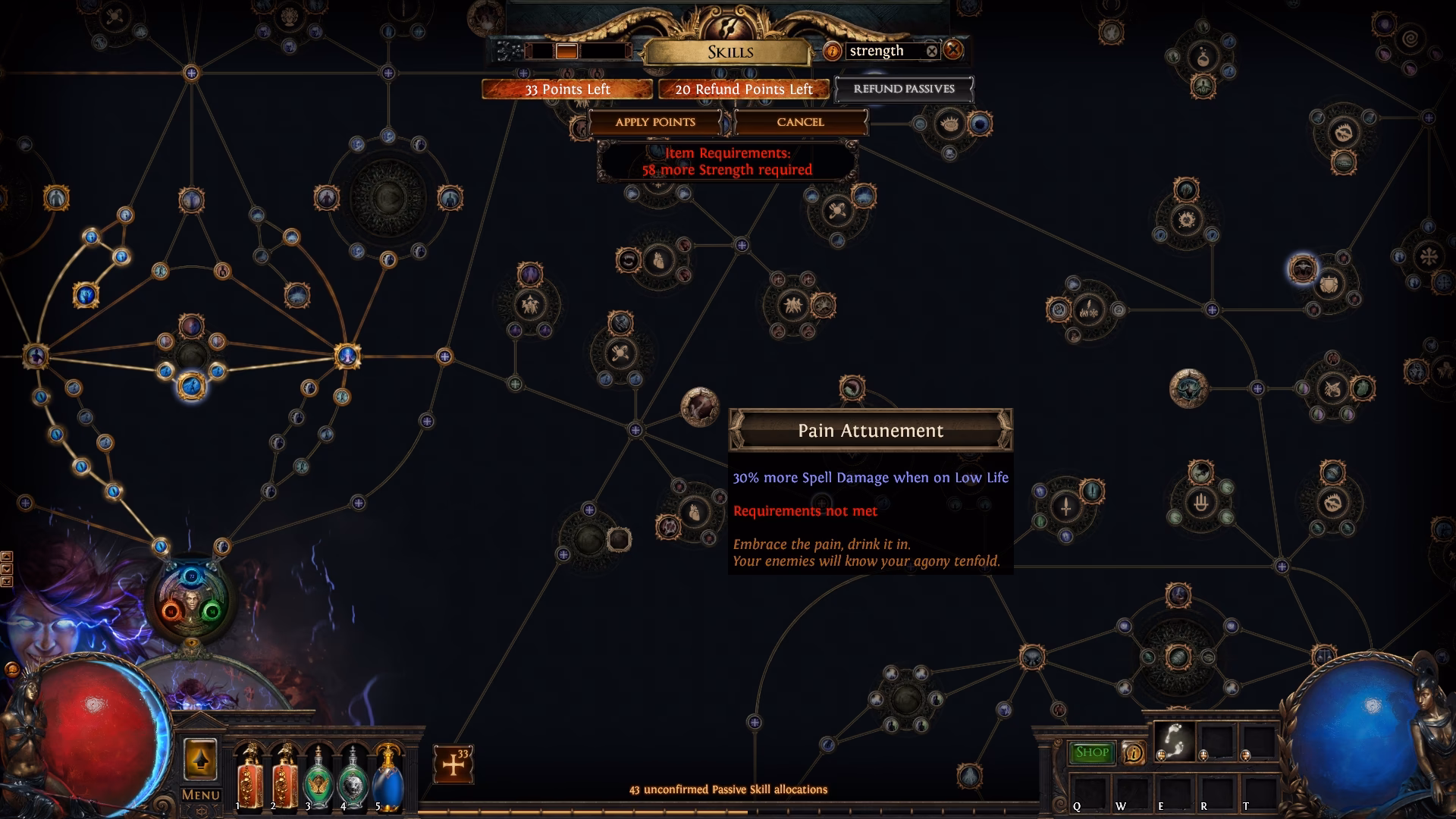Close the passive skill tree window
Screen dimensions: 1456x819
pyautogui.click(x=953, y=50)
